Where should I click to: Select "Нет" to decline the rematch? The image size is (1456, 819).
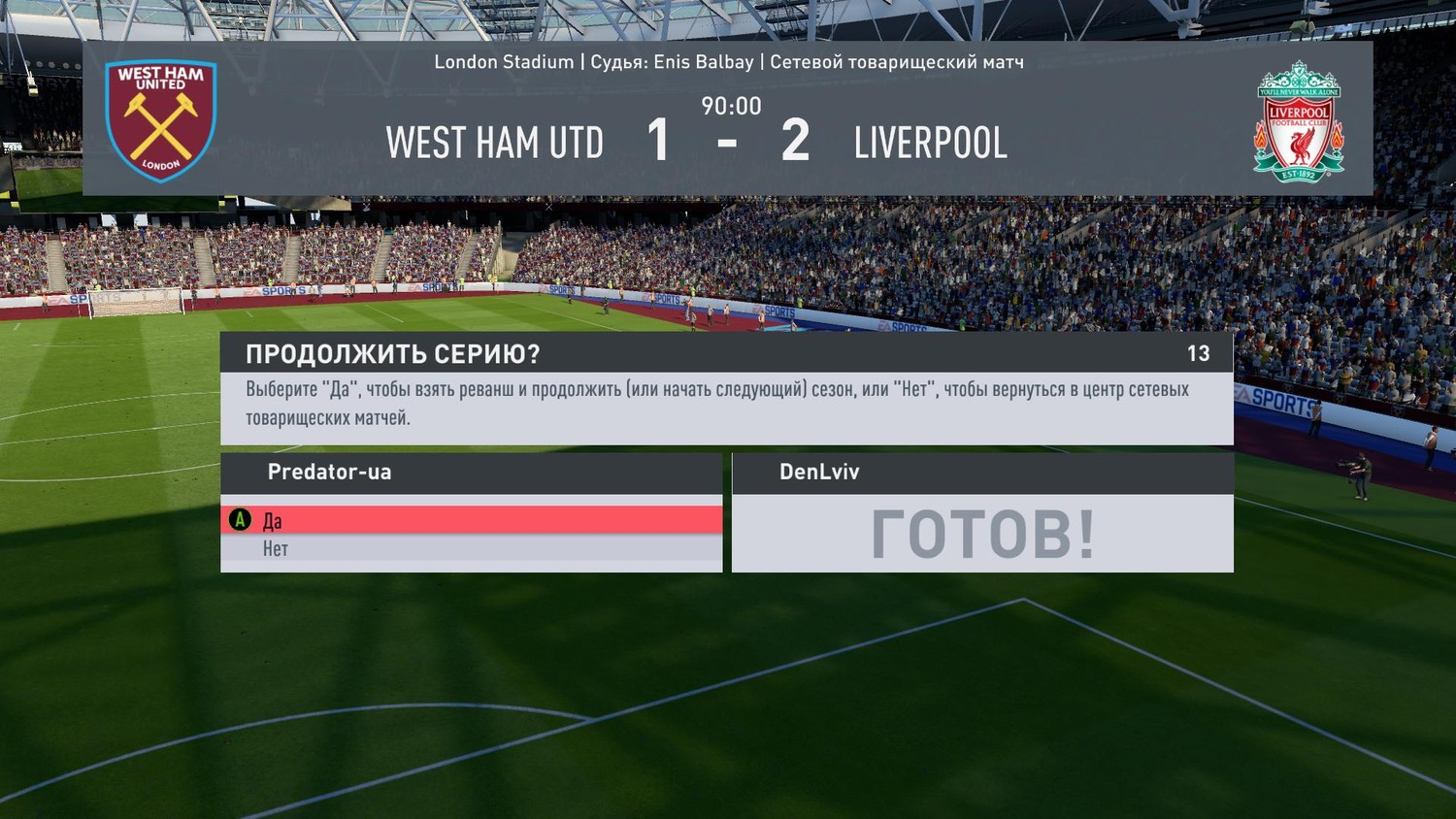(470, 549)
